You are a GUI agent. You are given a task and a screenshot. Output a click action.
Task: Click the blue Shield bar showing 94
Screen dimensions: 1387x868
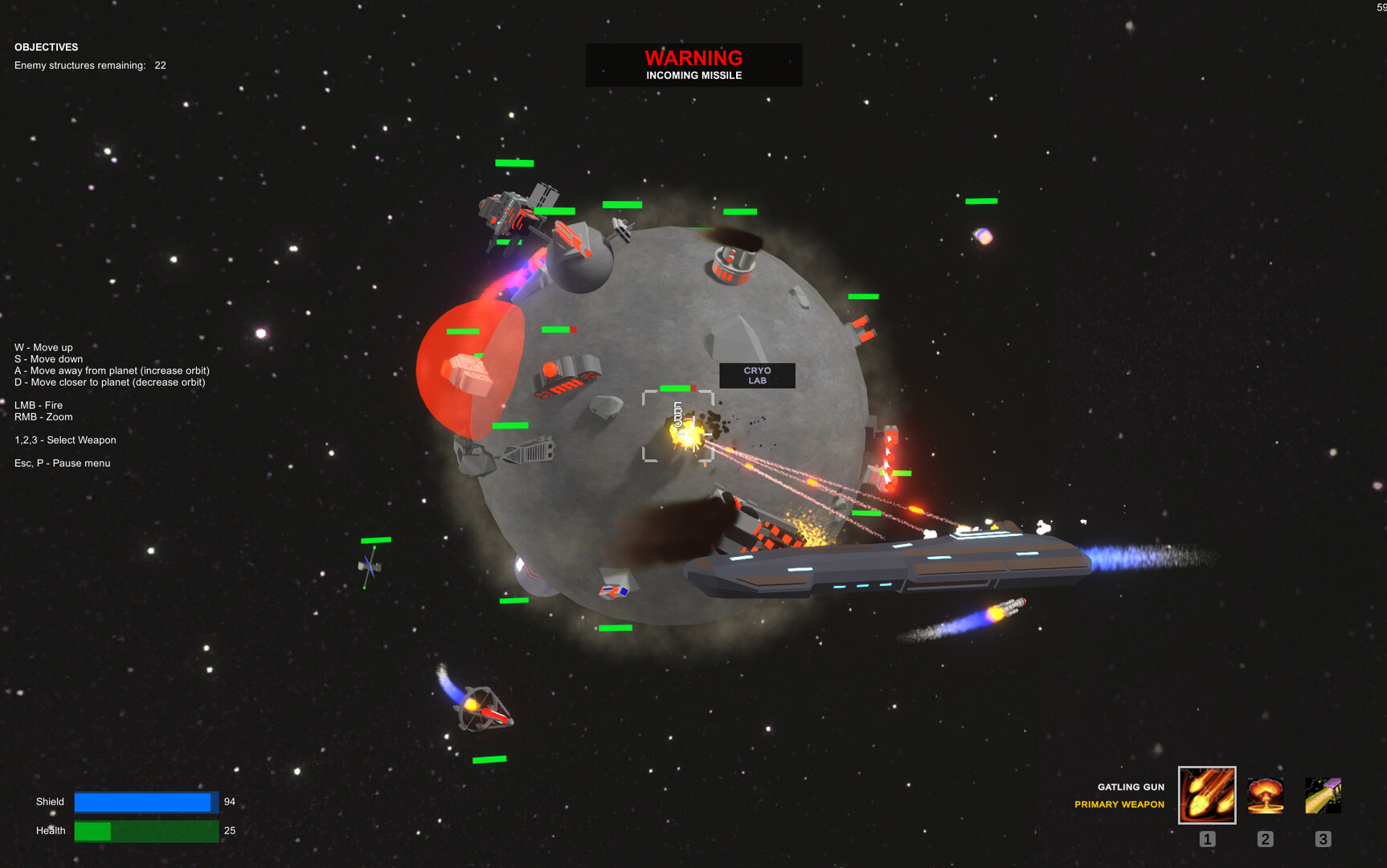pos(145,802)
